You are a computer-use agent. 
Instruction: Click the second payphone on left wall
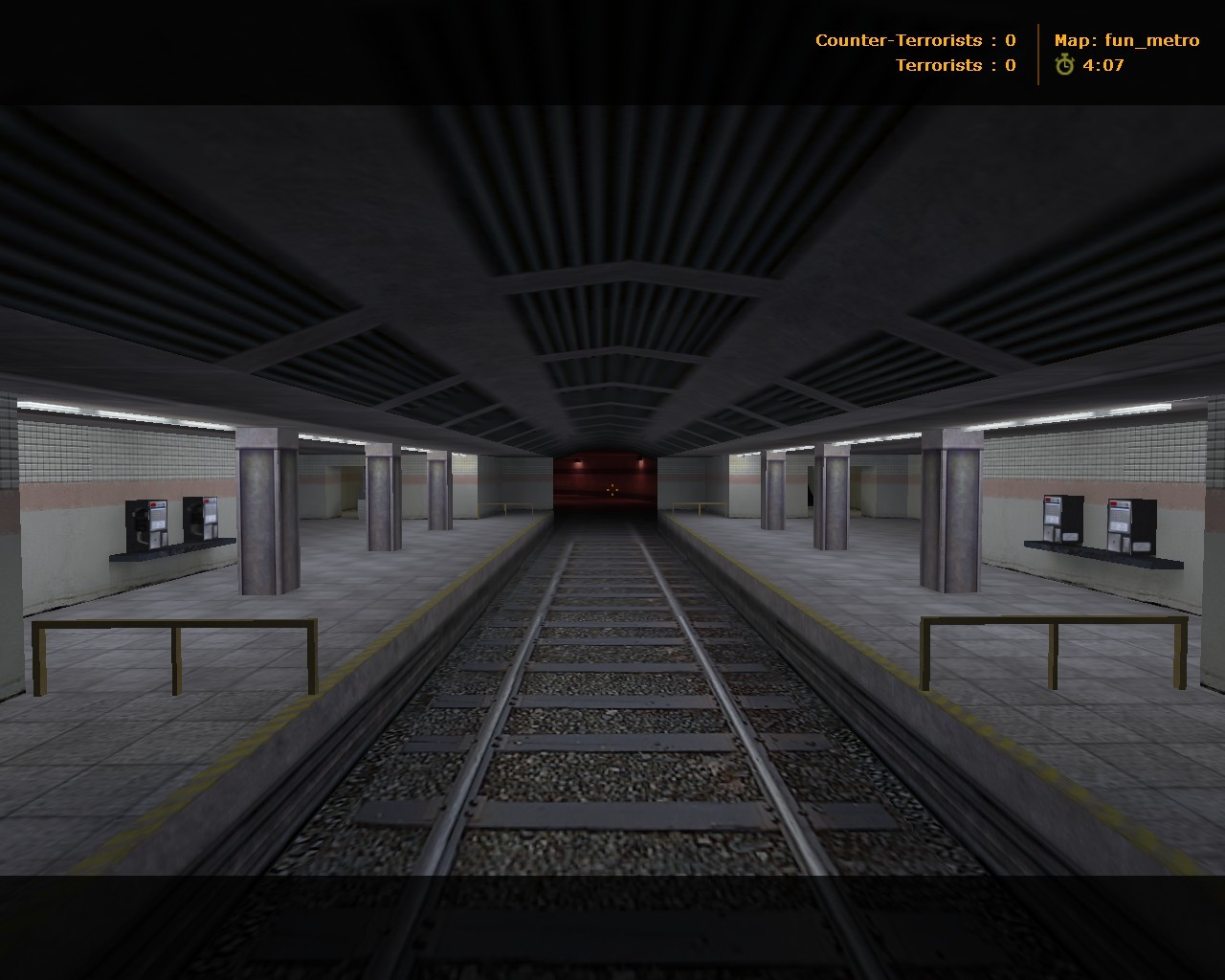(x=203, y=520)
